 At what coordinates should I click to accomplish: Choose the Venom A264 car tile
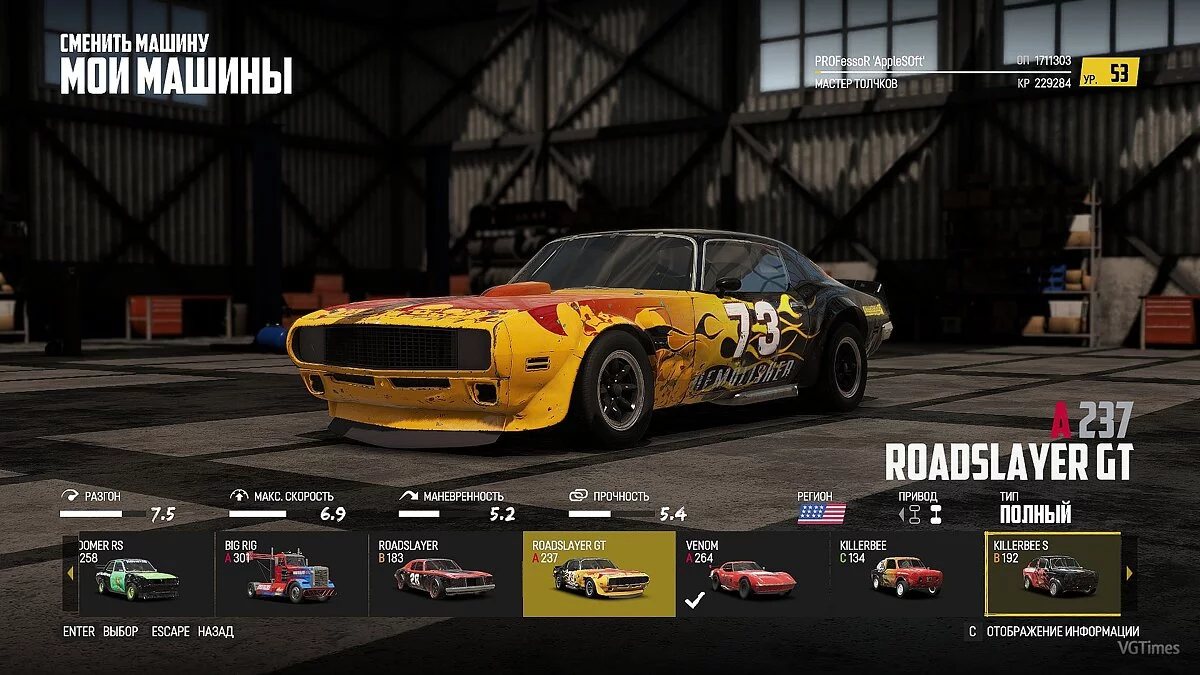752,574
